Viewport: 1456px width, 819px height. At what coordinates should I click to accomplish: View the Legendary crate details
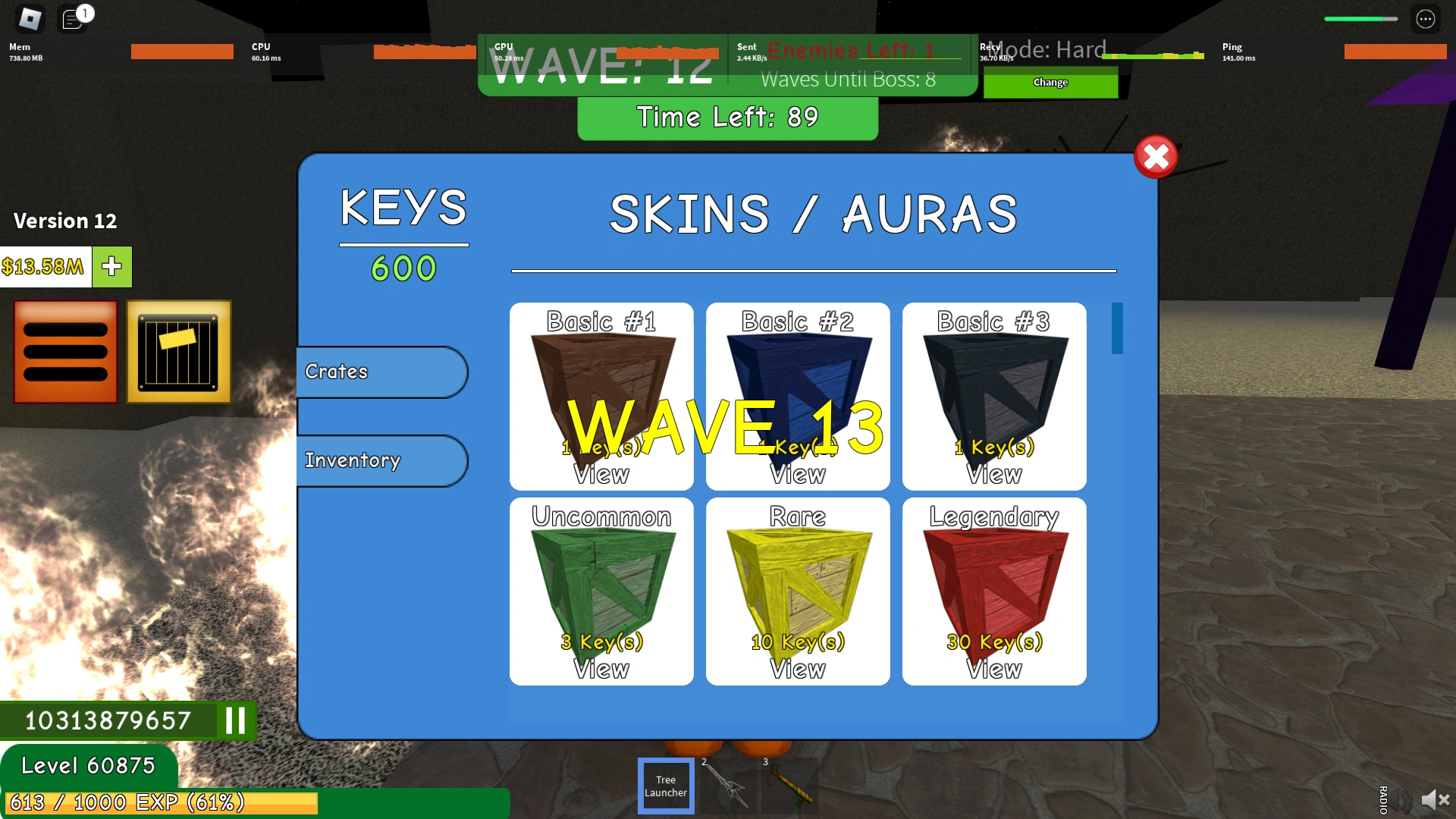(994, 670)
